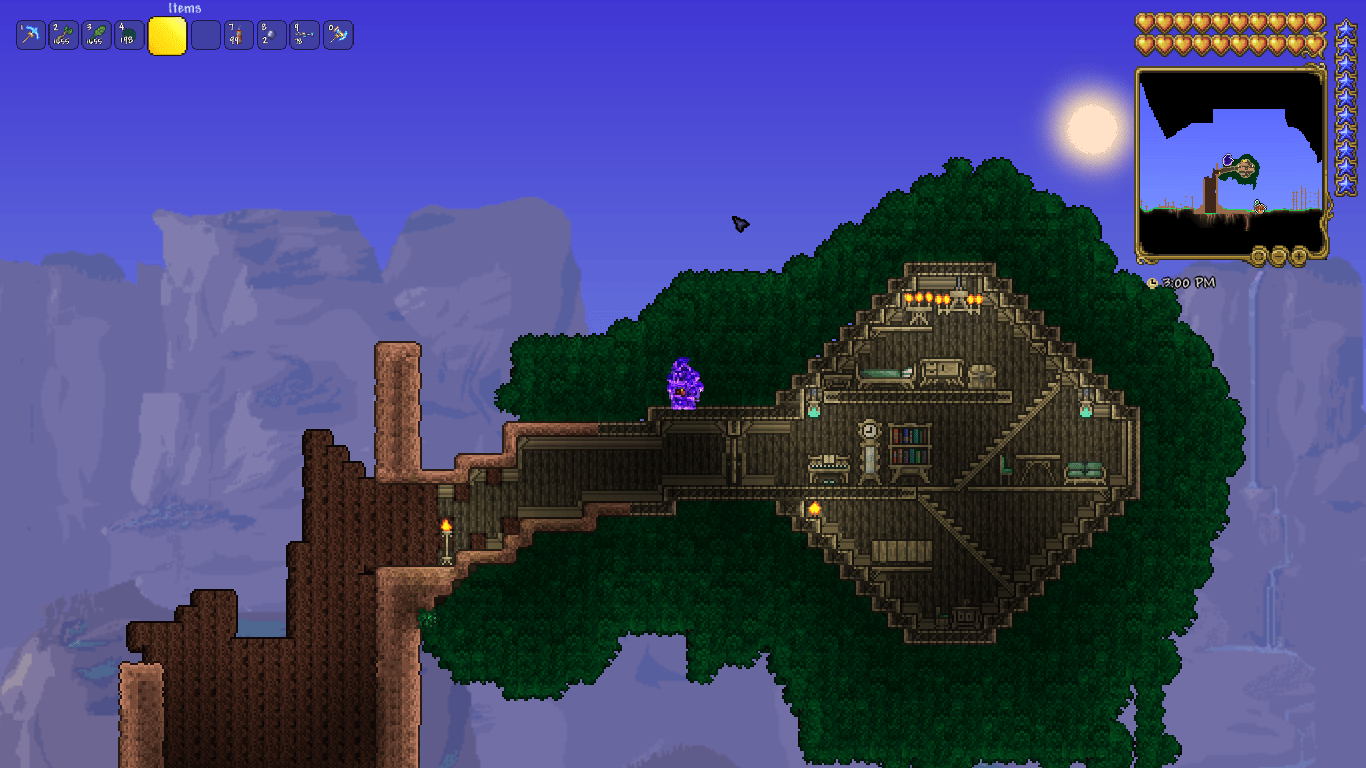The image size is (1366, 768).
Task: Zoom in the minimap with the plus button
Action: coord(1298,255)
